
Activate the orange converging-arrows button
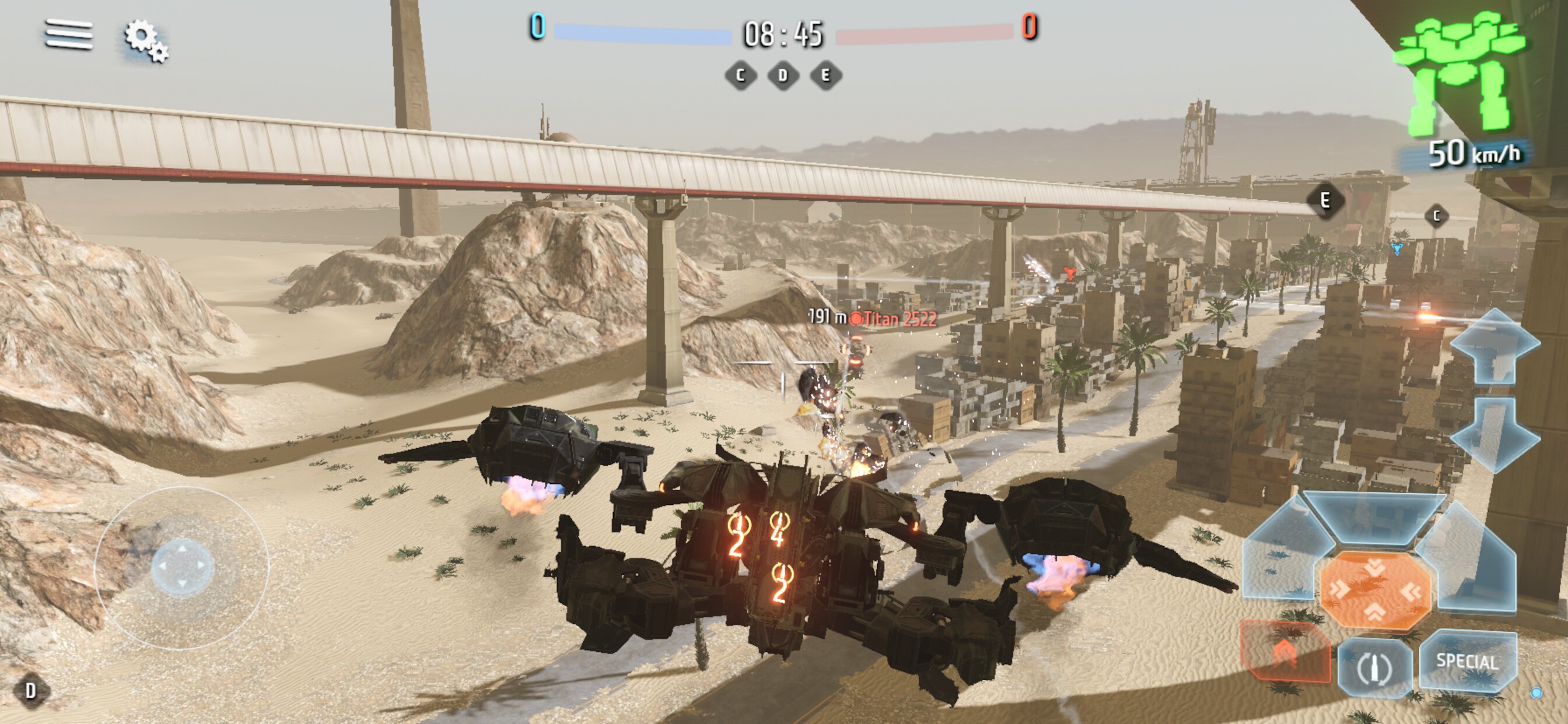(x=1374, y=590)
